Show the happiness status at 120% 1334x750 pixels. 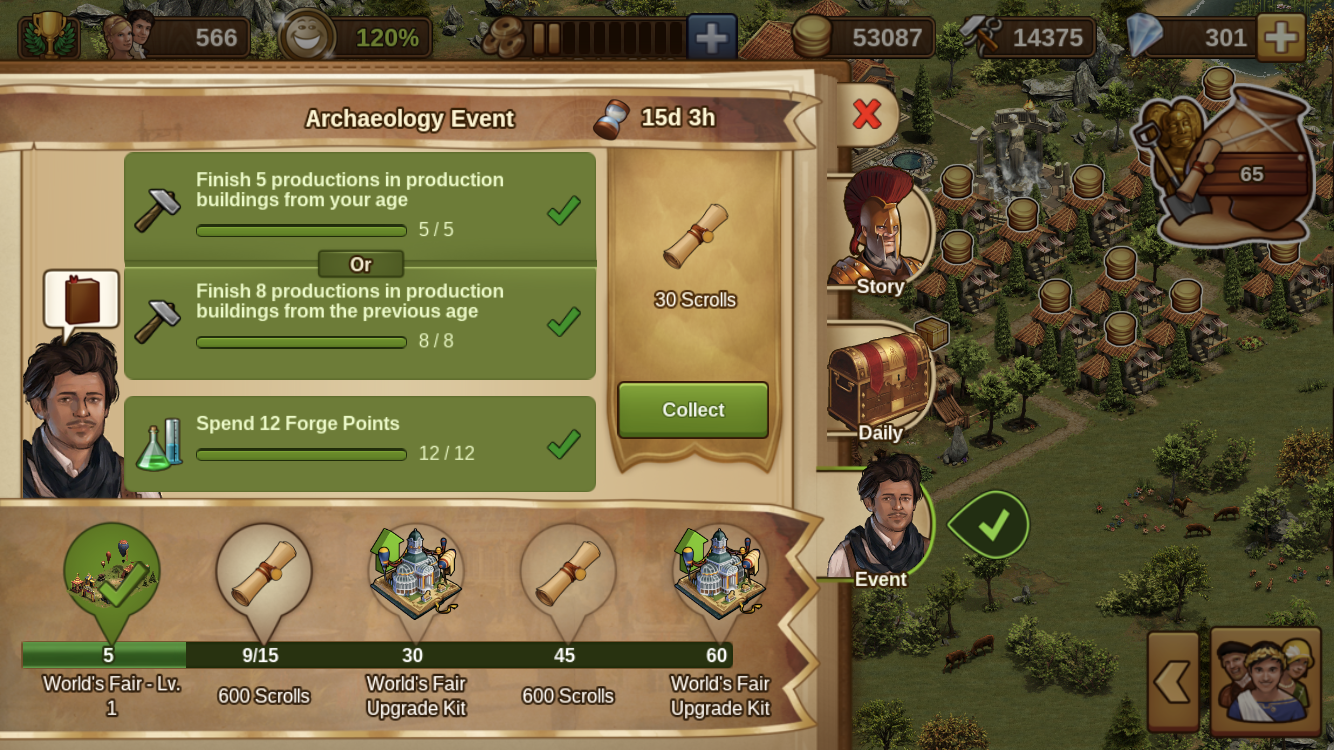click(x=356, y=38)
